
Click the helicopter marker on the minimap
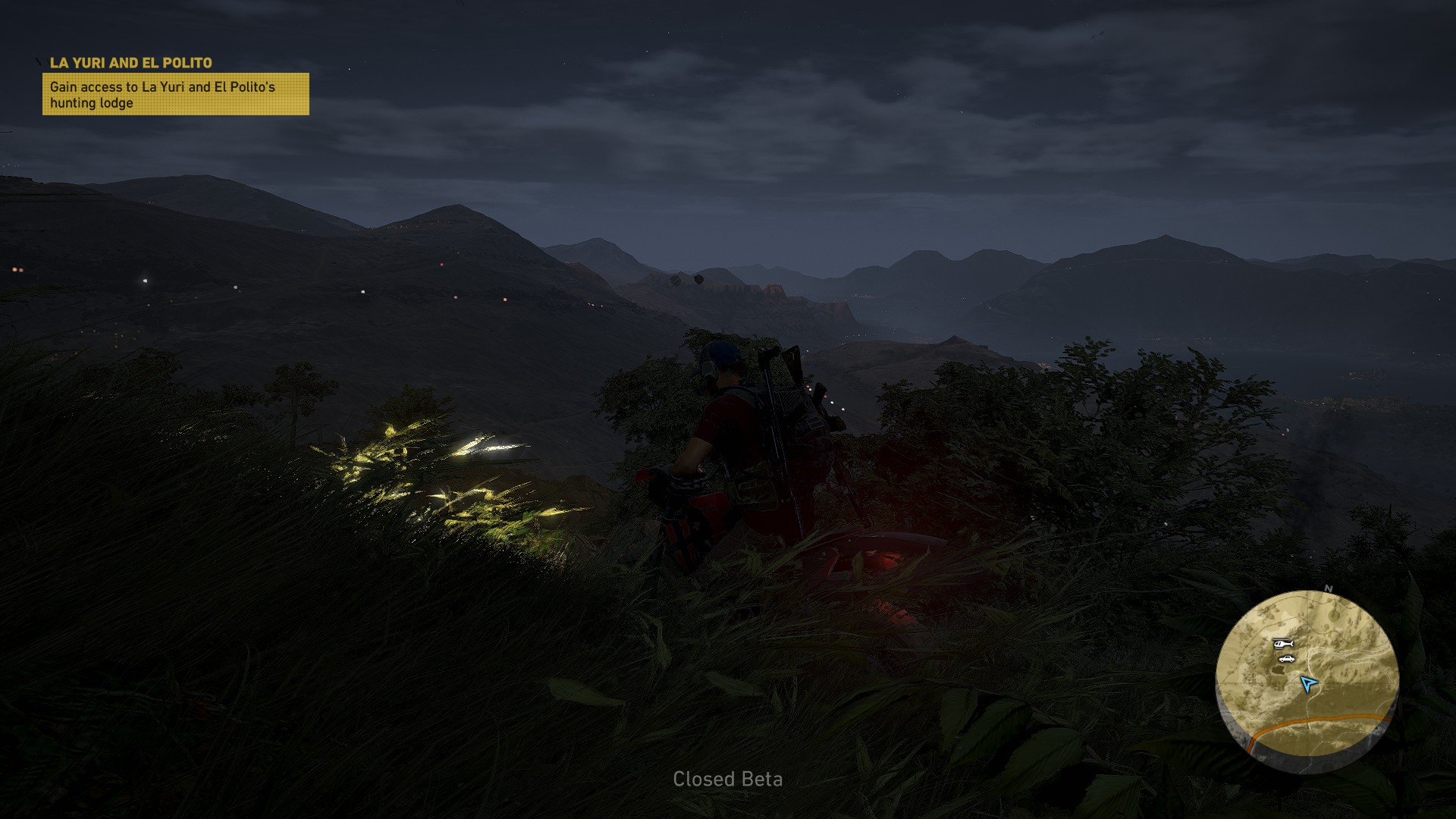tap(1282, 644)
